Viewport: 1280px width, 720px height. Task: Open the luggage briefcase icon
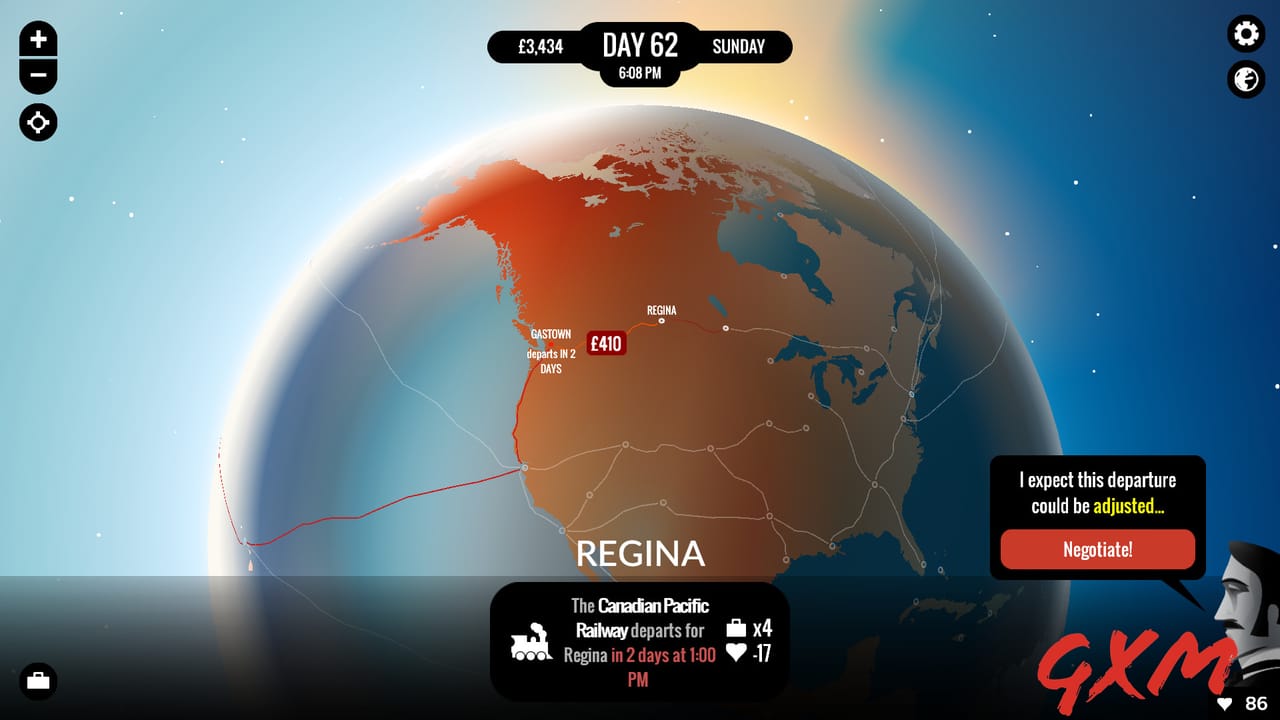(37, 681)
